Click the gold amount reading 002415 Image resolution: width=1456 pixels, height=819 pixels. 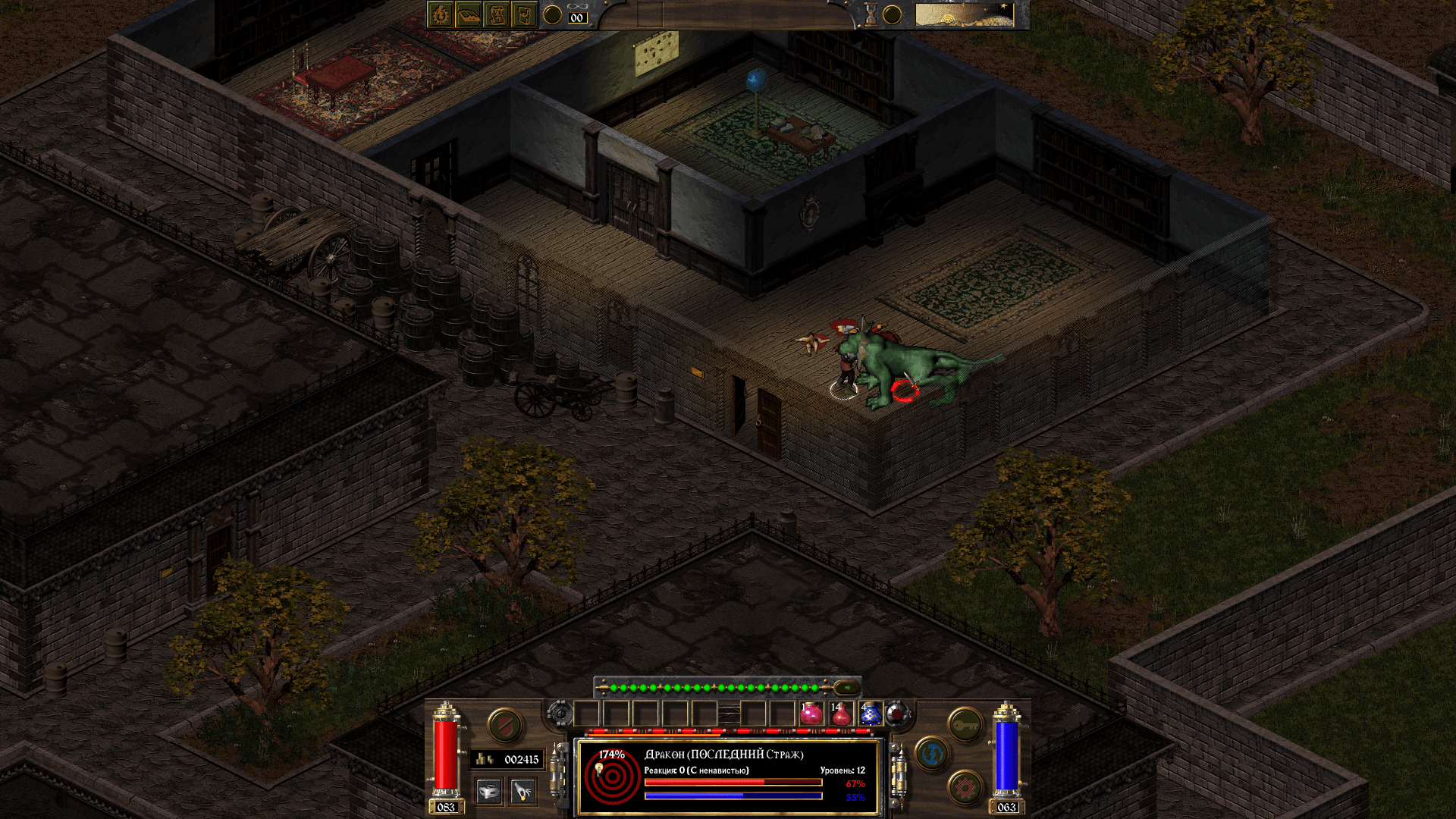click(521, 759)
